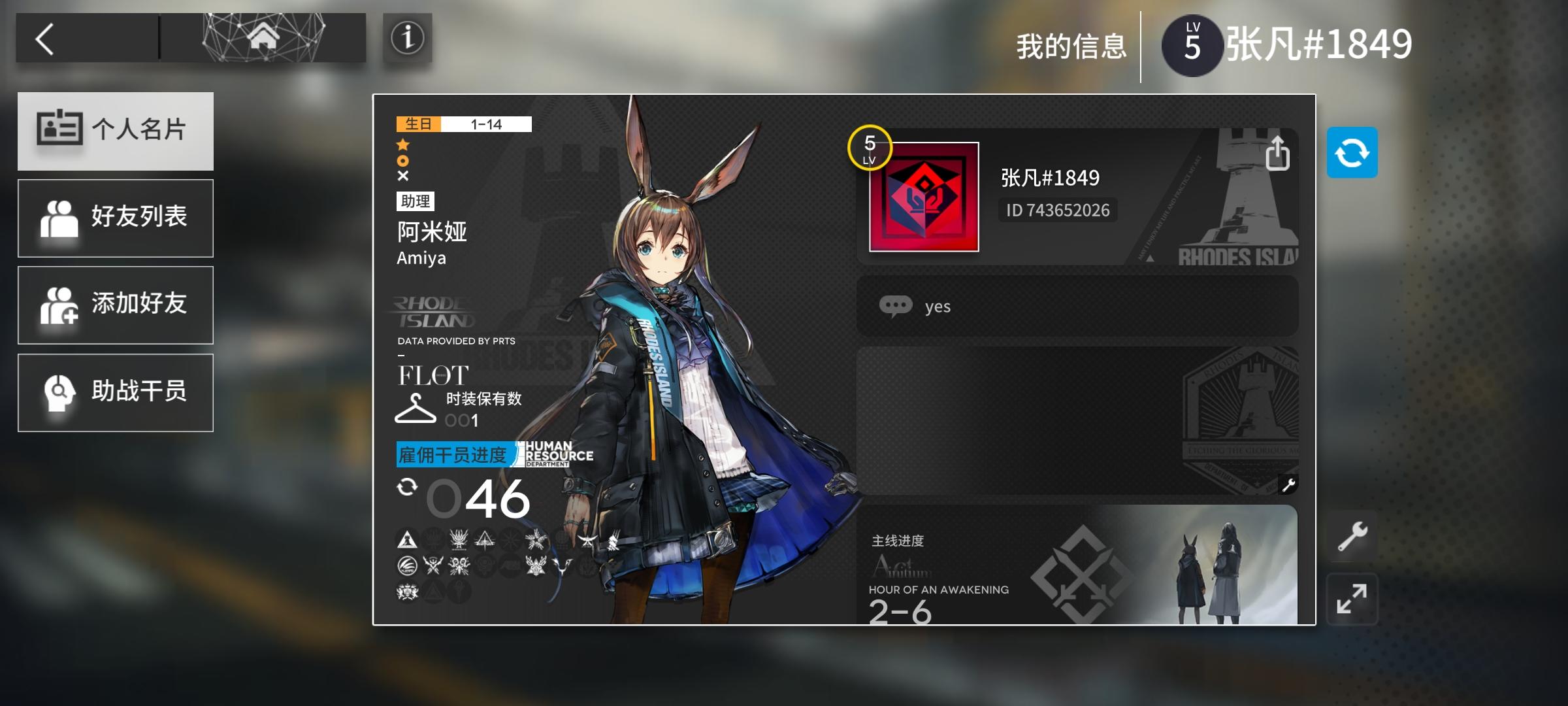Click the back arrow button

pos(44,37)
